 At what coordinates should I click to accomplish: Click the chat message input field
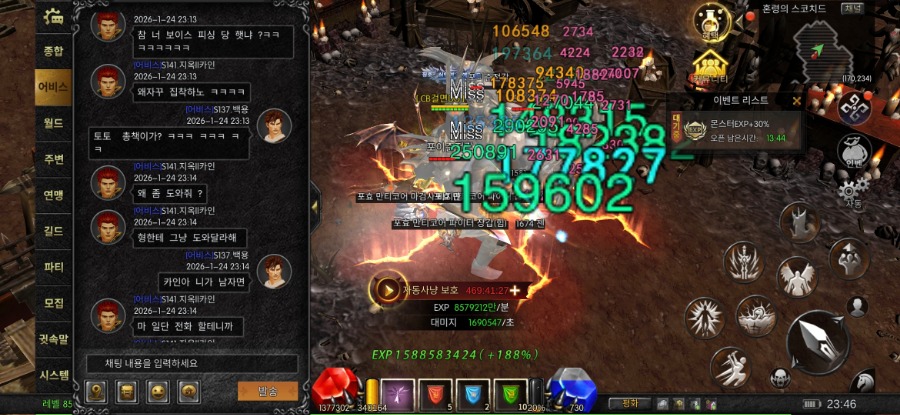coord(188,363)
